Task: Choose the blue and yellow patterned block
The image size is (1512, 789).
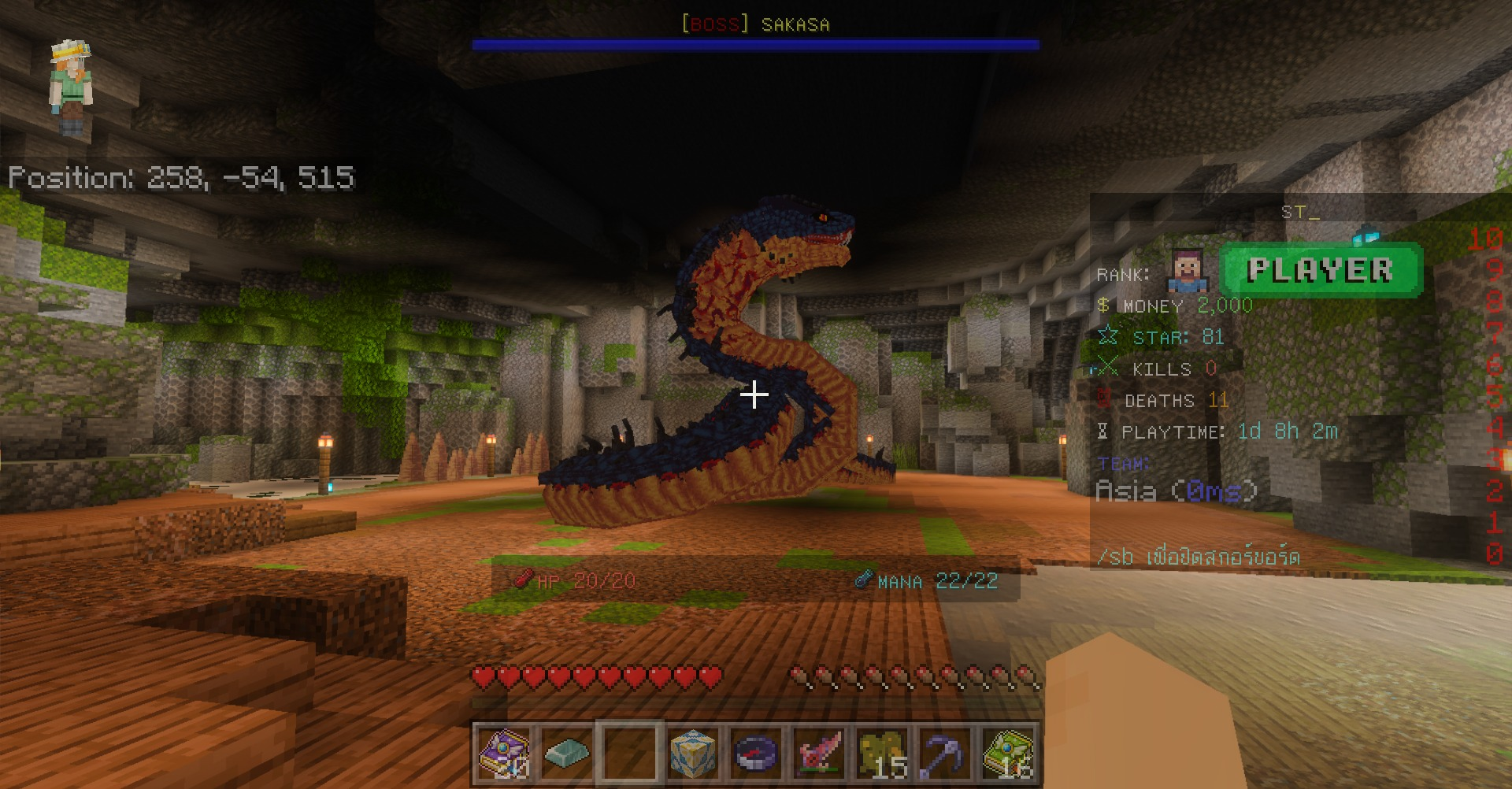Action: 693,753
